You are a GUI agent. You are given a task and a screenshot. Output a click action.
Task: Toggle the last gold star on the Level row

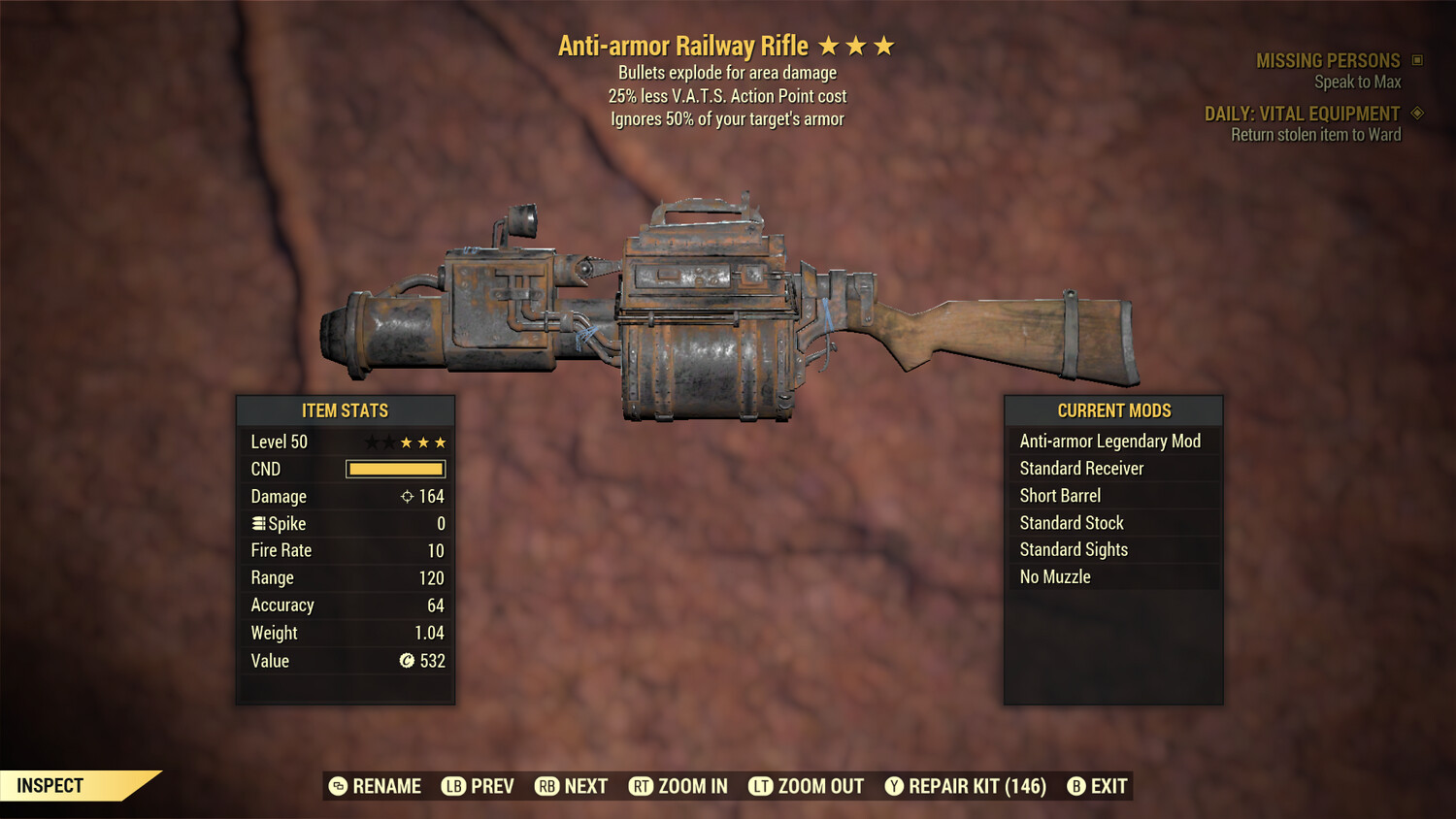pyautogui.click(x=442, y=442)
